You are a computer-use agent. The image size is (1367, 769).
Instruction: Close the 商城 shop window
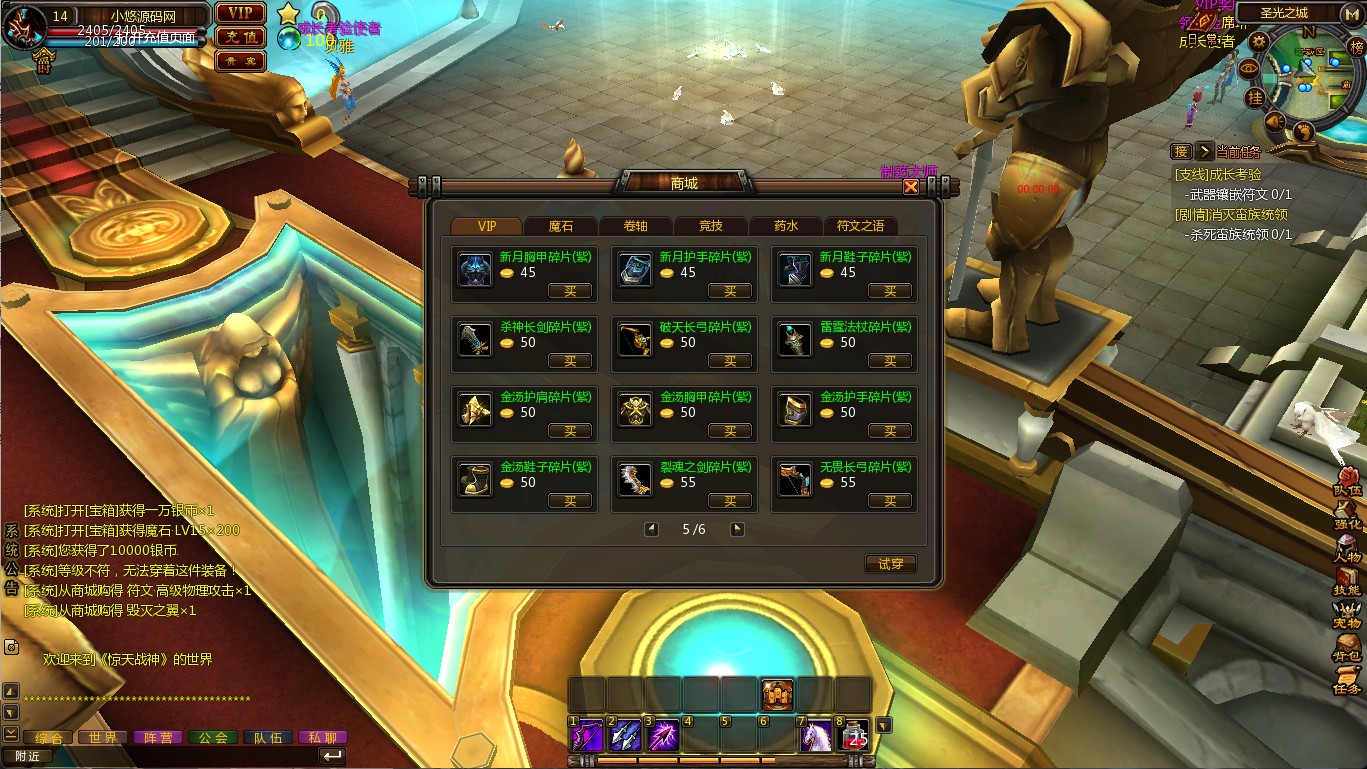click(x=911, y=186)
